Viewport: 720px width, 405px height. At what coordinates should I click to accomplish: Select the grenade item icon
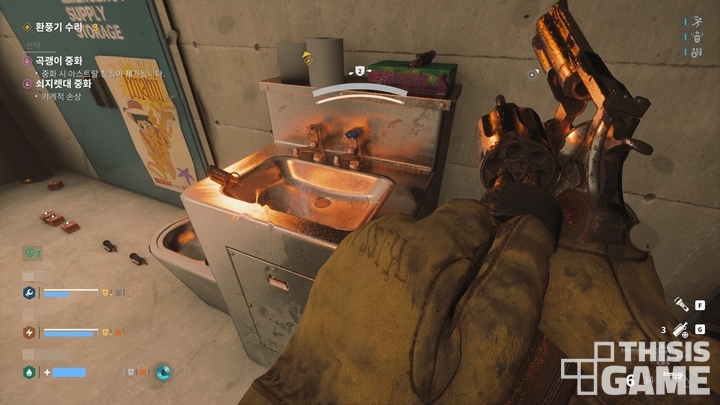click(x=679, y=329)
